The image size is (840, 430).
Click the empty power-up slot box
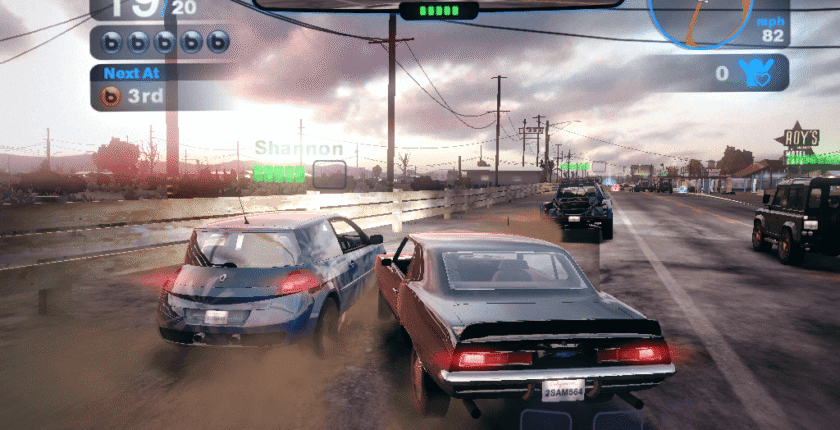click(329, 174)
